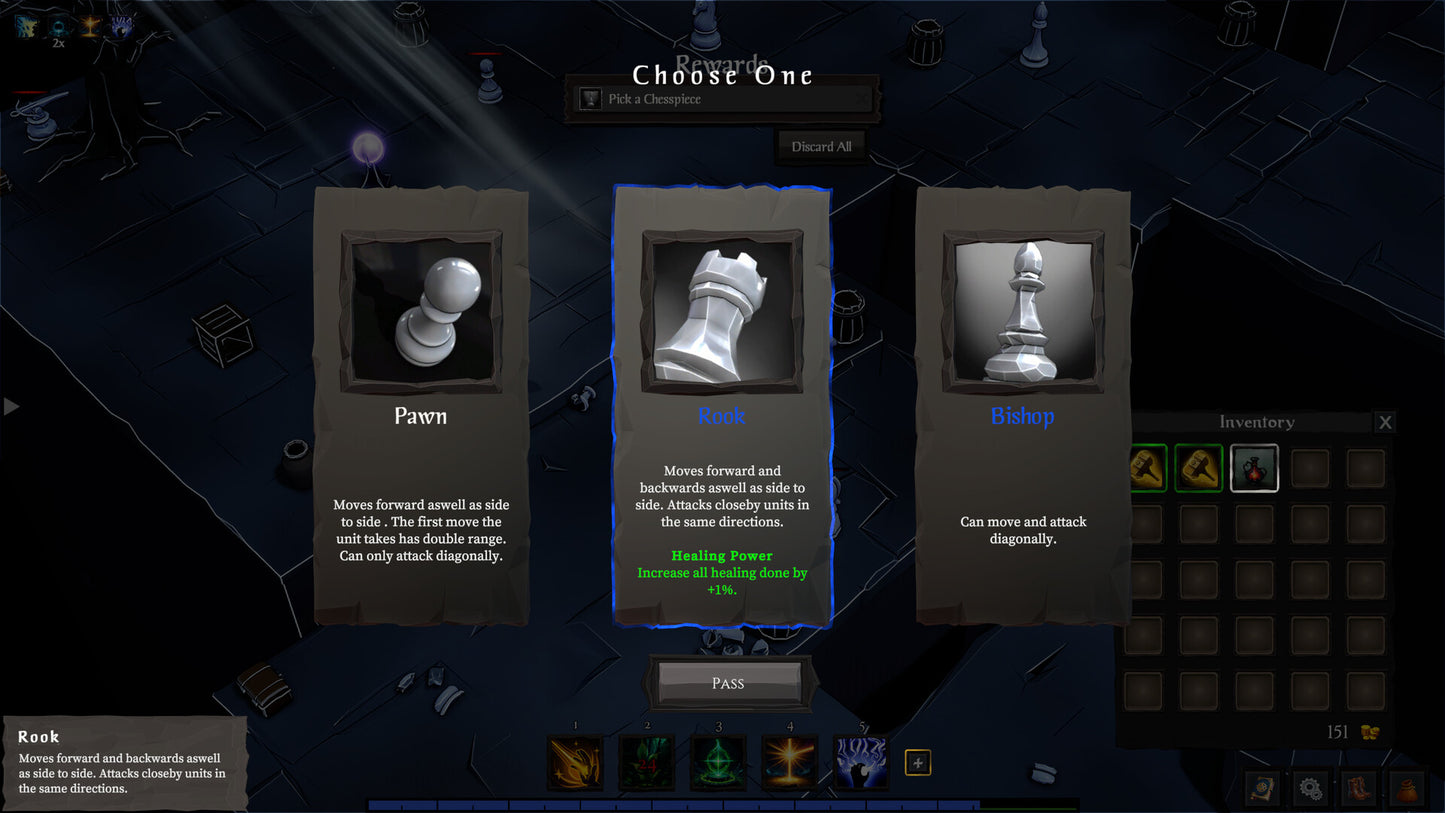Cast the green circle sigil ability
The image size is (1445, 813).
click(718, 763)
